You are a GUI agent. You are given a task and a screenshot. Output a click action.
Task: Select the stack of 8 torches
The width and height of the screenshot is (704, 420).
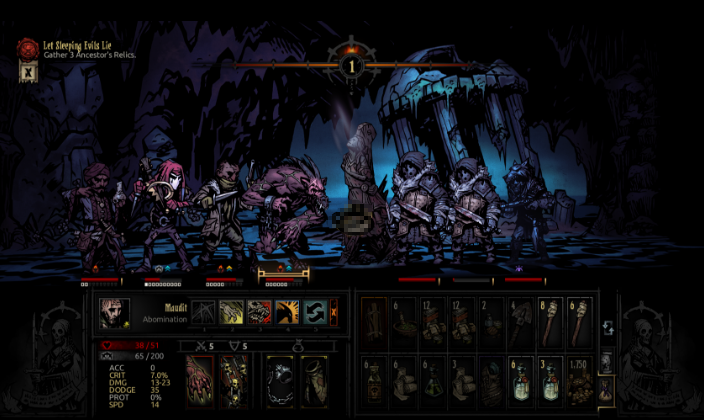(x=551, y=322)
